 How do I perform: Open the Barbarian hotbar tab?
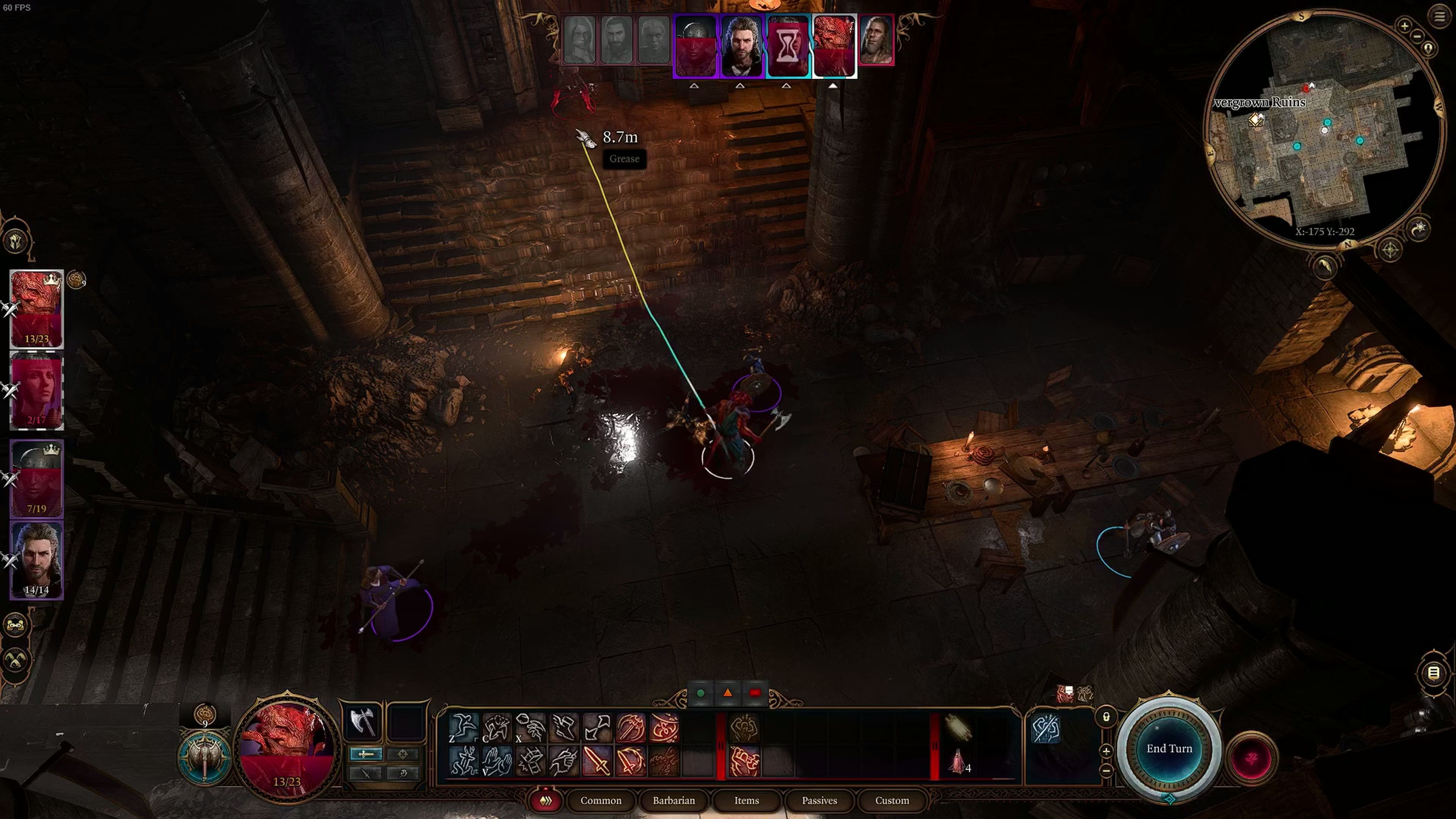coord(673,800)
